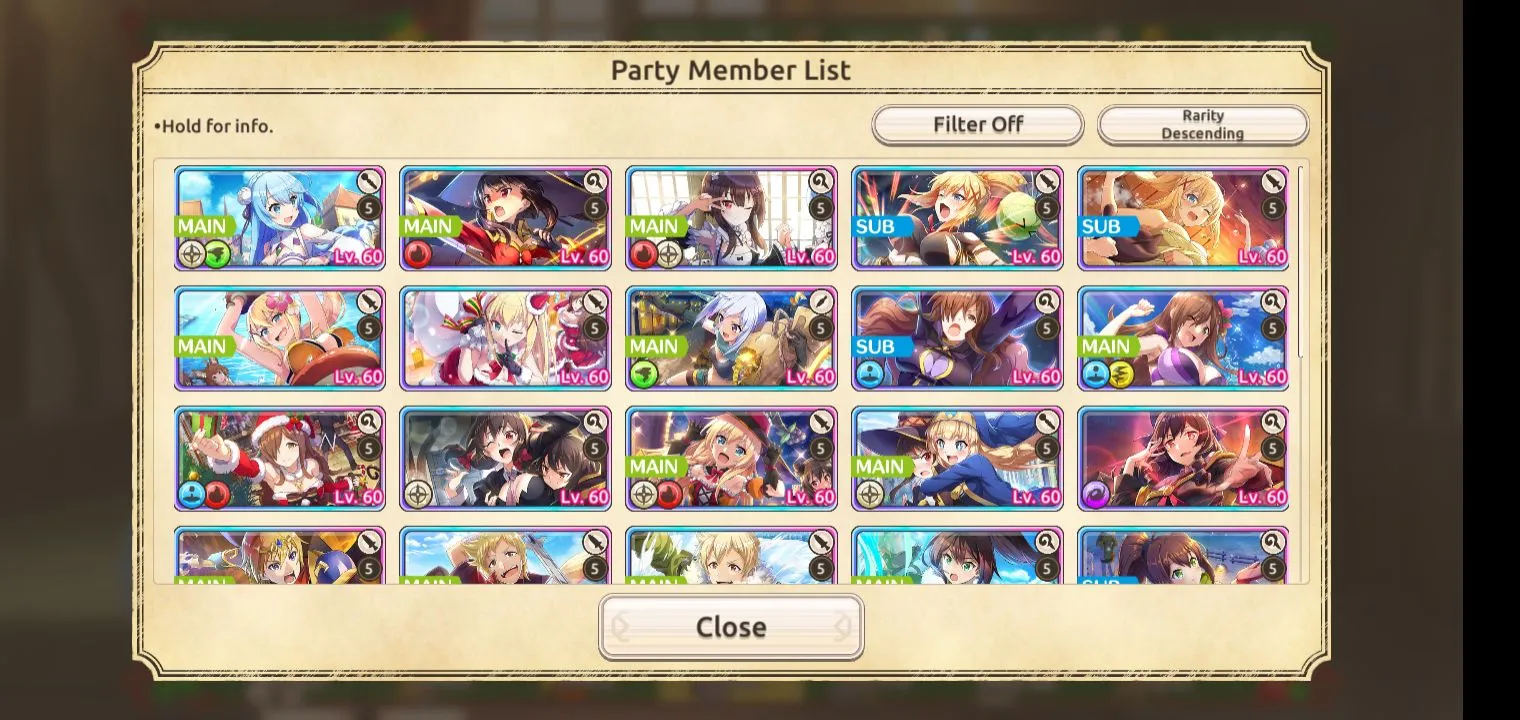The width and height of the screenshot is (1520, 720).
Task: Pick the blonde girl in blue witch hat
Action: tap(957, 458)
